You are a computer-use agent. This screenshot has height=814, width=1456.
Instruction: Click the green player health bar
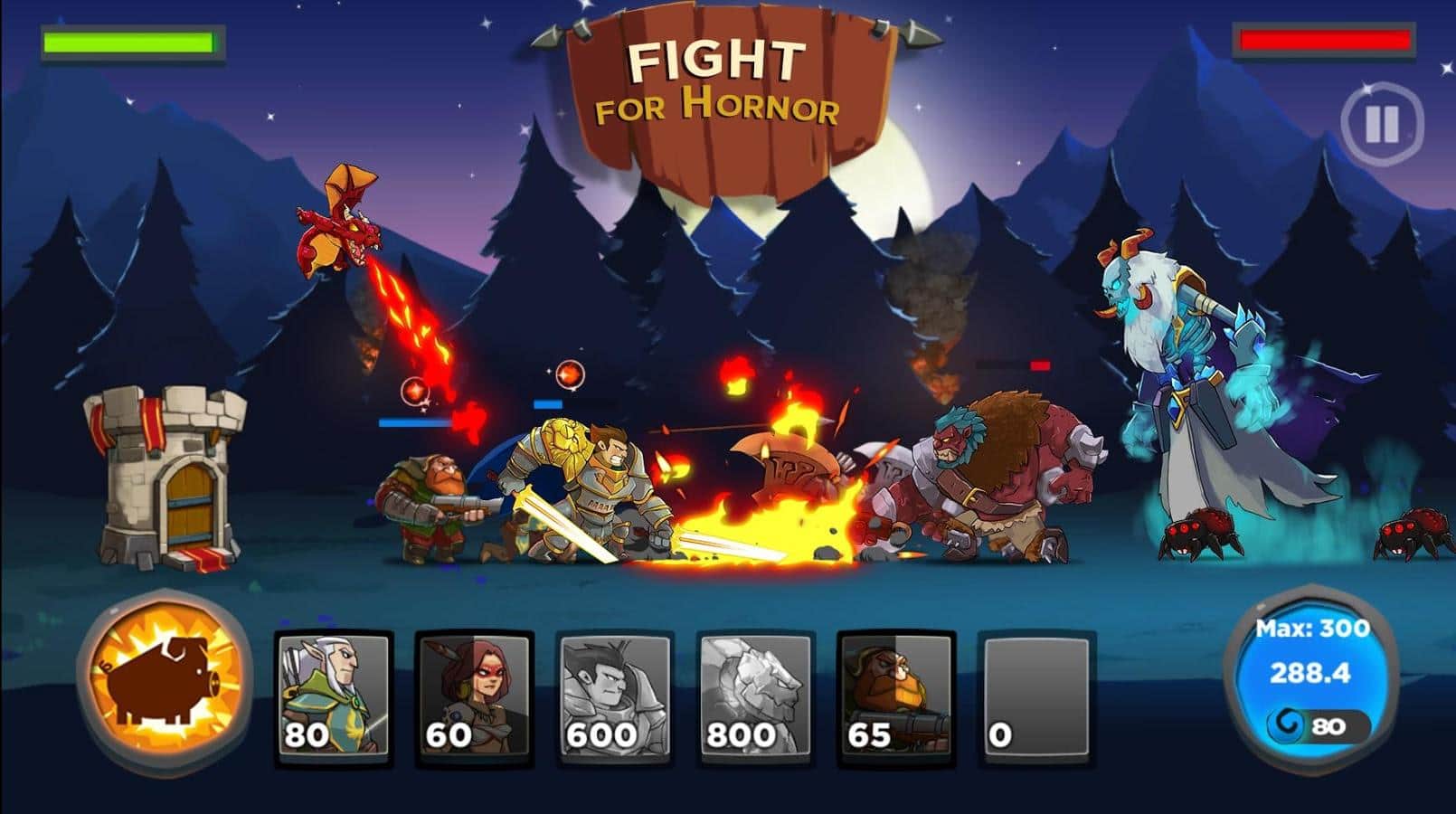(131, 41)
